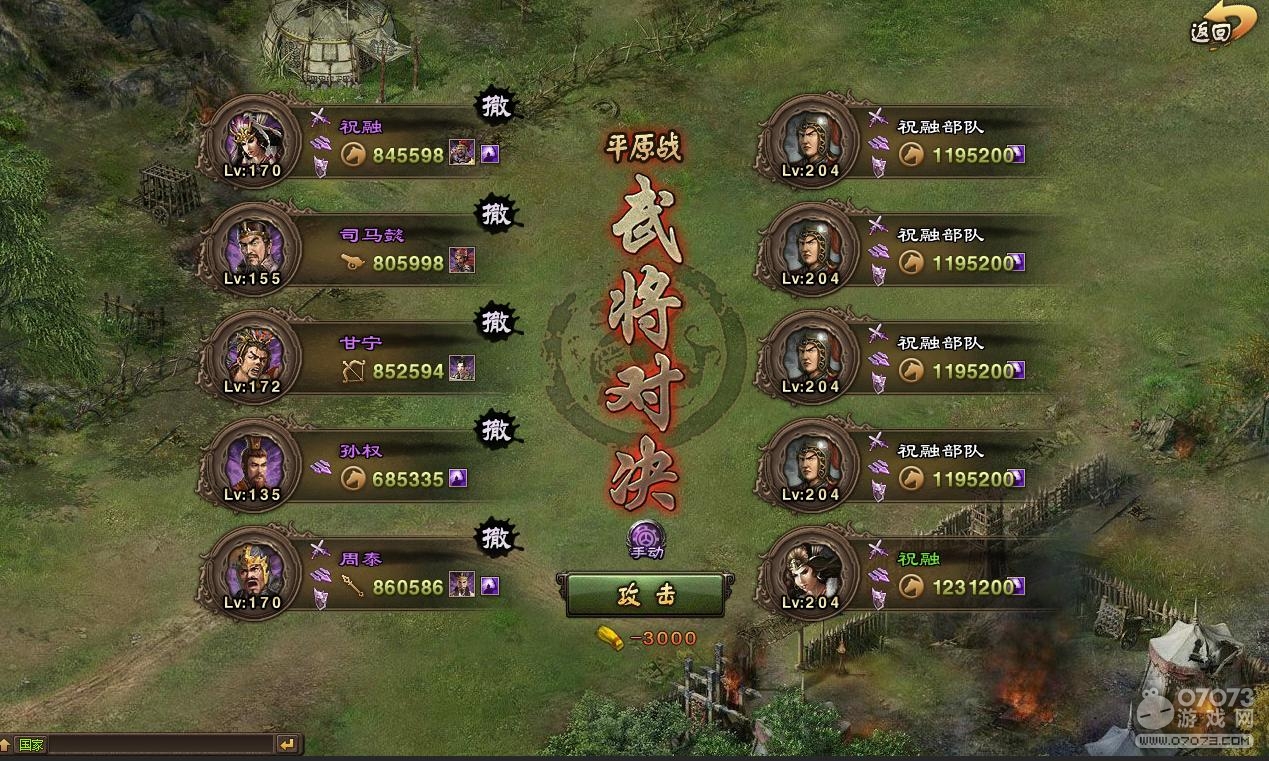The width and height of the screenshot is (1269, 761).
Task: Return using the 返回 back button
Action: tap(1222, 27)
